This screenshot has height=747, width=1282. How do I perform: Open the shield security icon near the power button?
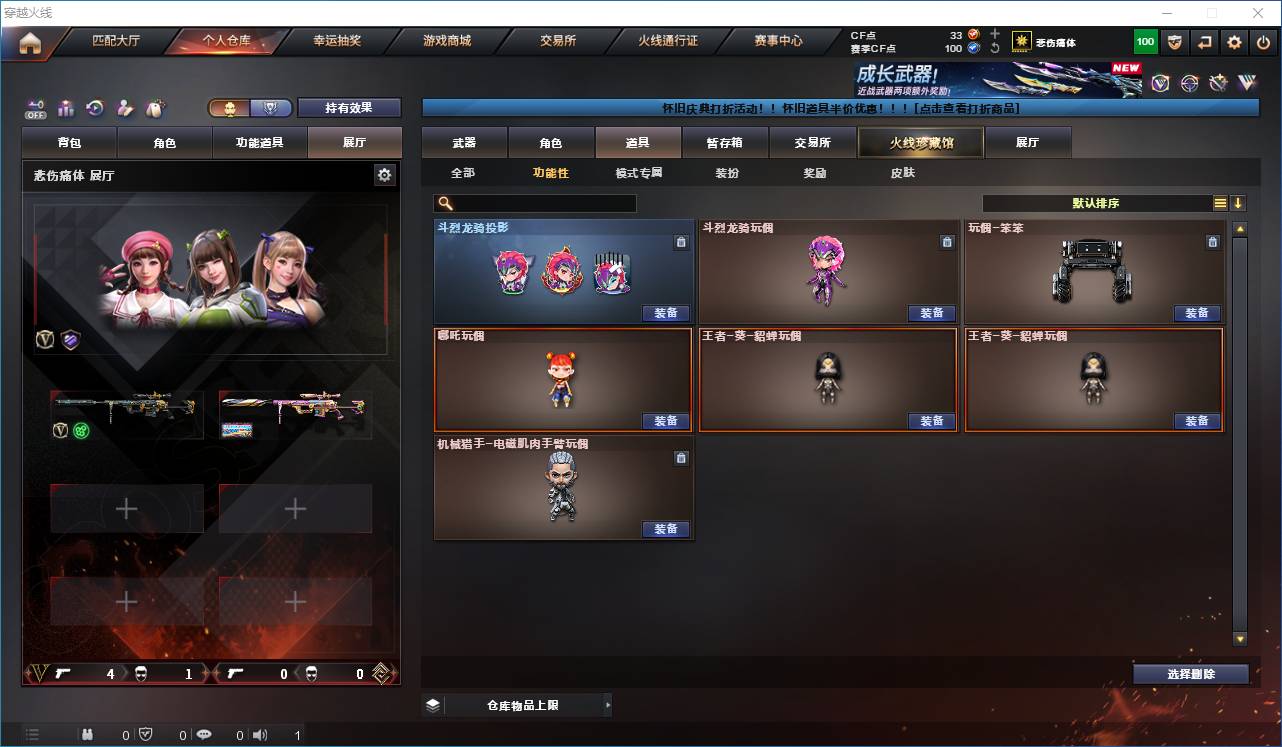(1174, 41)
